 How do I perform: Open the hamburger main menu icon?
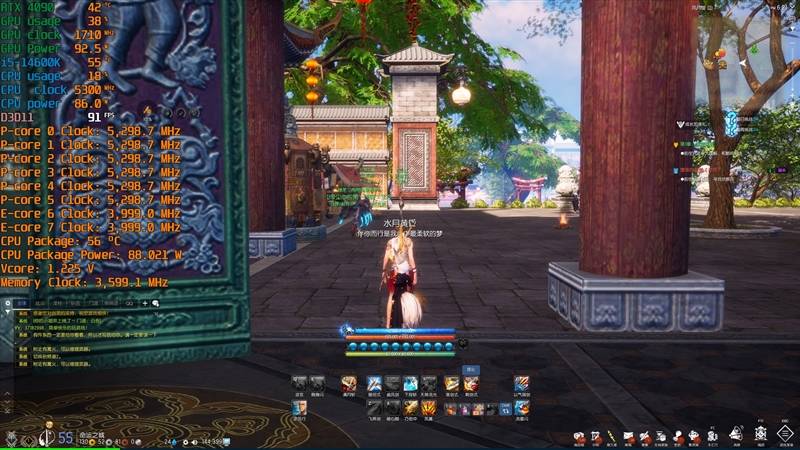[x=784, y=435]
